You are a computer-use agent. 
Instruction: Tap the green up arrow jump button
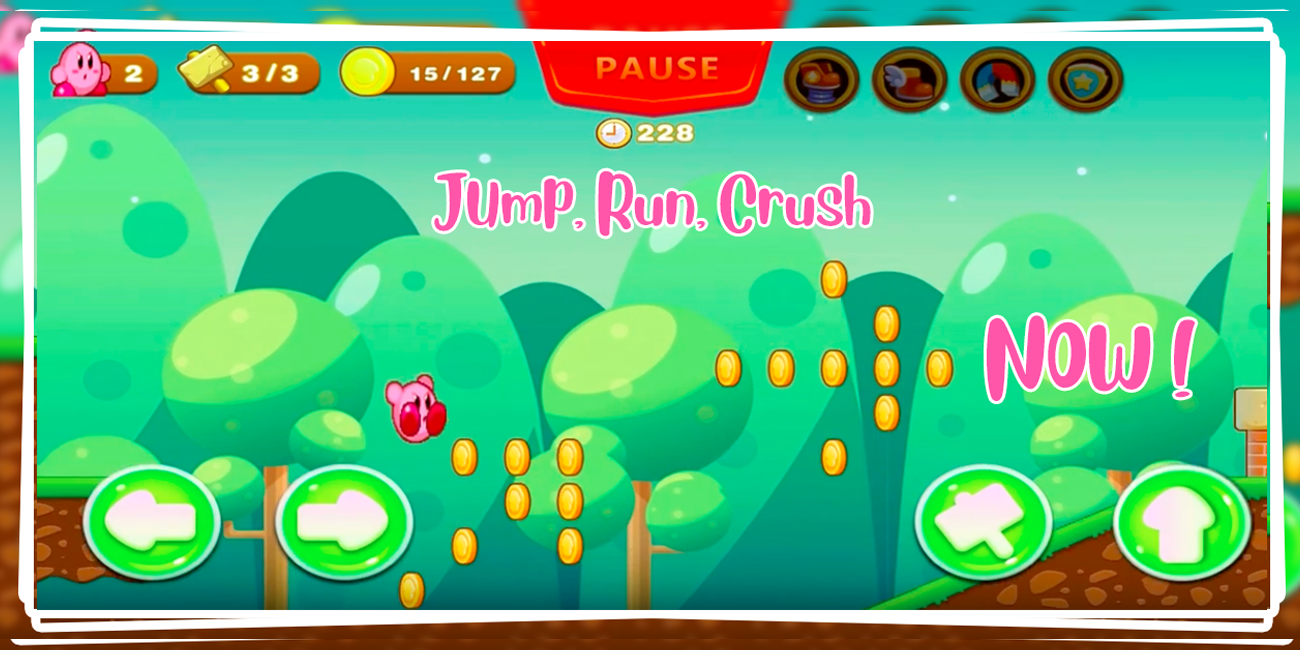tap(1181, 522)
